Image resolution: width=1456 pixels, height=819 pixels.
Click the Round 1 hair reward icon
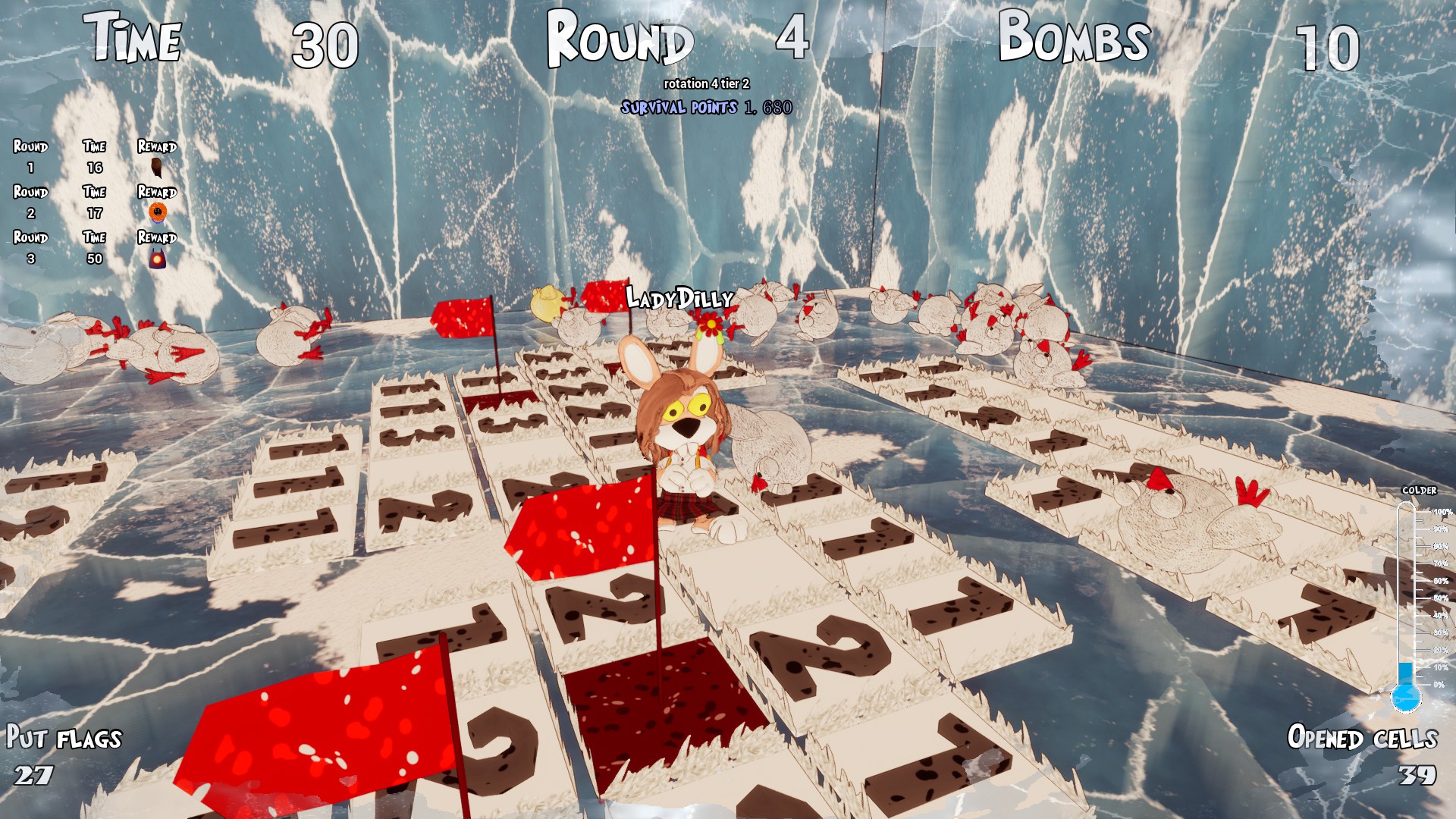click(155, 167)
